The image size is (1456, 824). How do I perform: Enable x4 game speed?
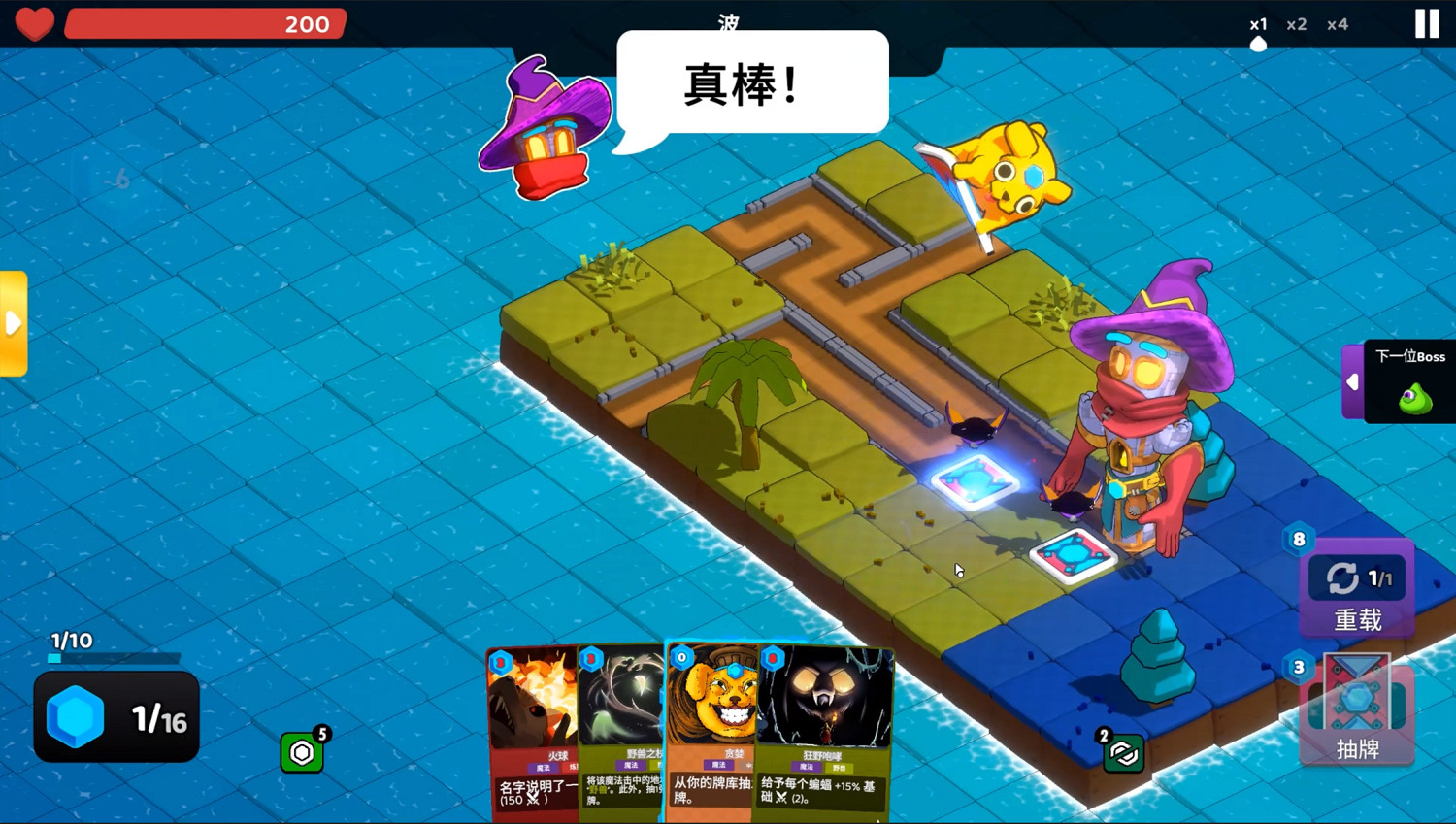click(1339, 24)
